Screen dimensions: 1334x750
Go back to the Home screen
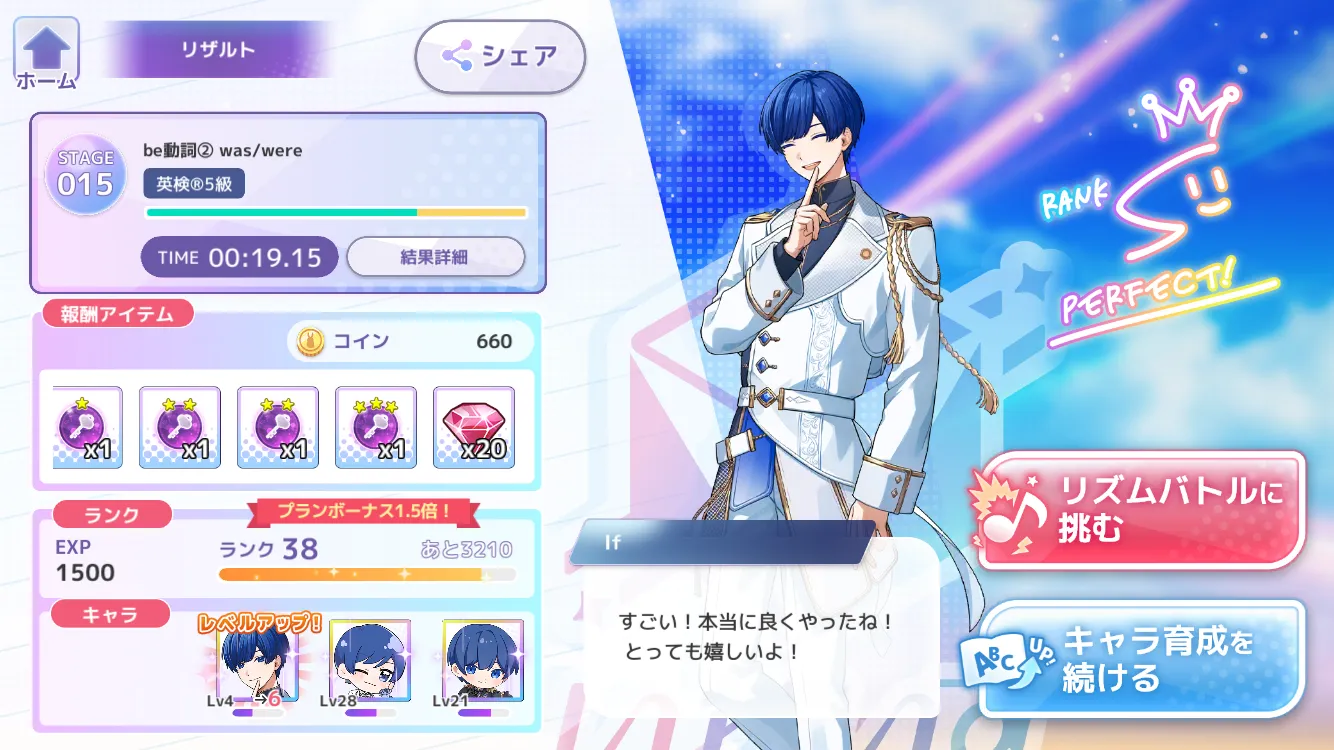click(45, 56)
